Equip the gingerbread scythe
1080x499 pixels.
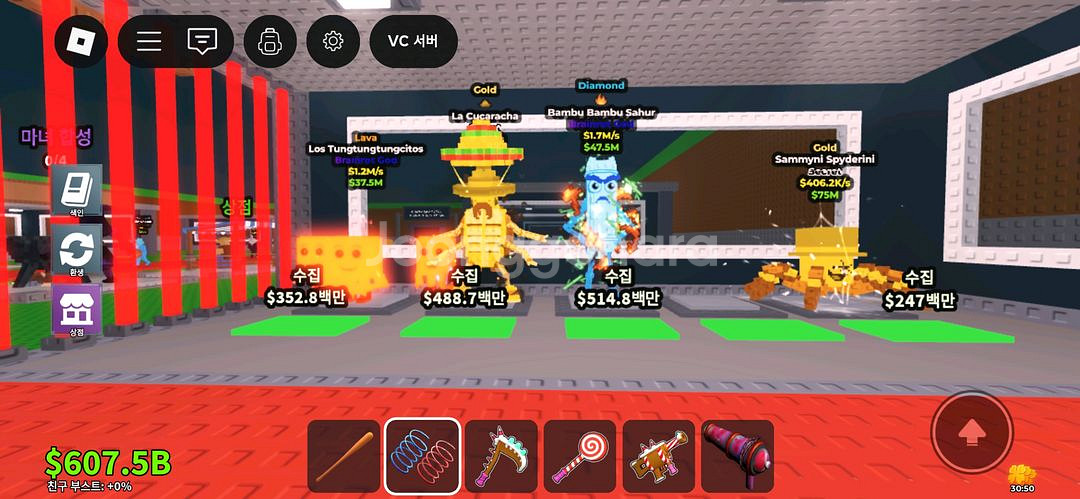[501, 456]
